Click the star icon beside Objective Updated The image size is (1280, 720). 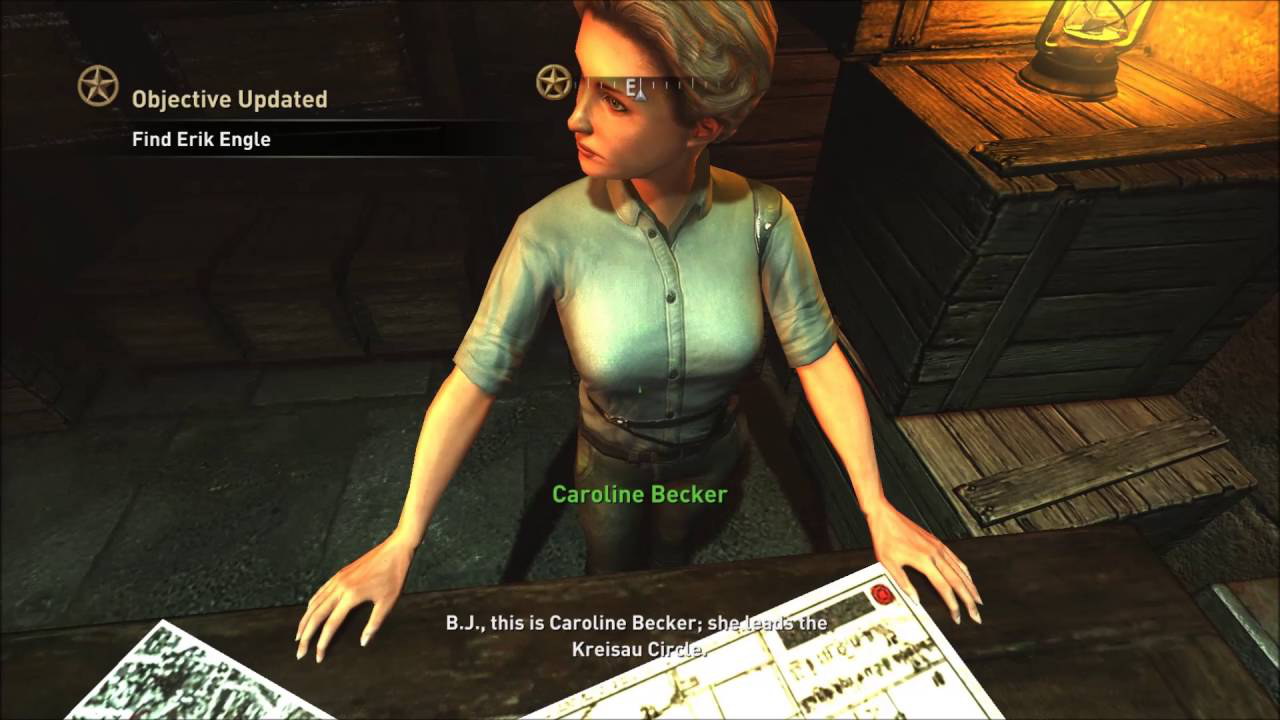click(x=98, y=86)
